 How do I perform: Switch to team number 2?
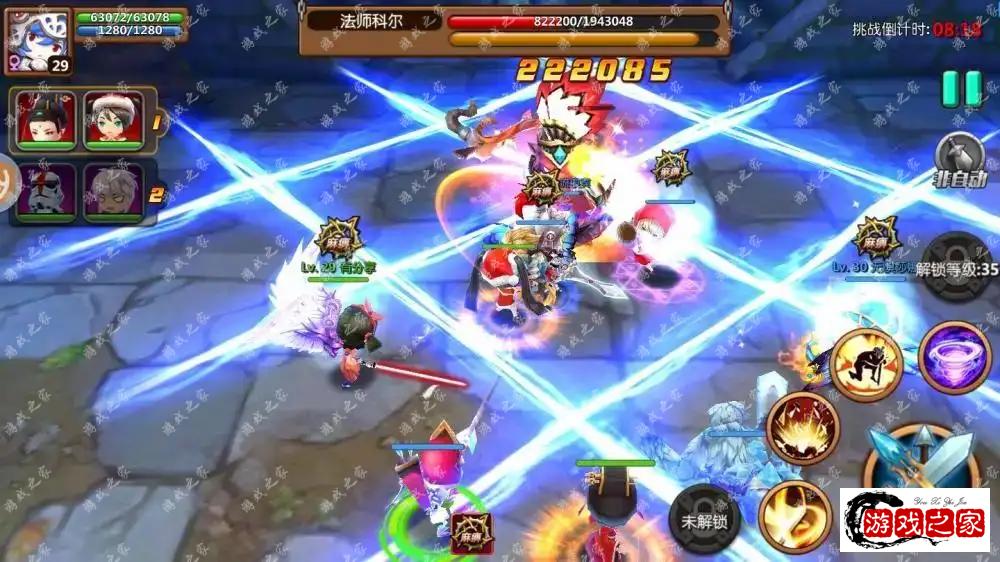[156, 193]
